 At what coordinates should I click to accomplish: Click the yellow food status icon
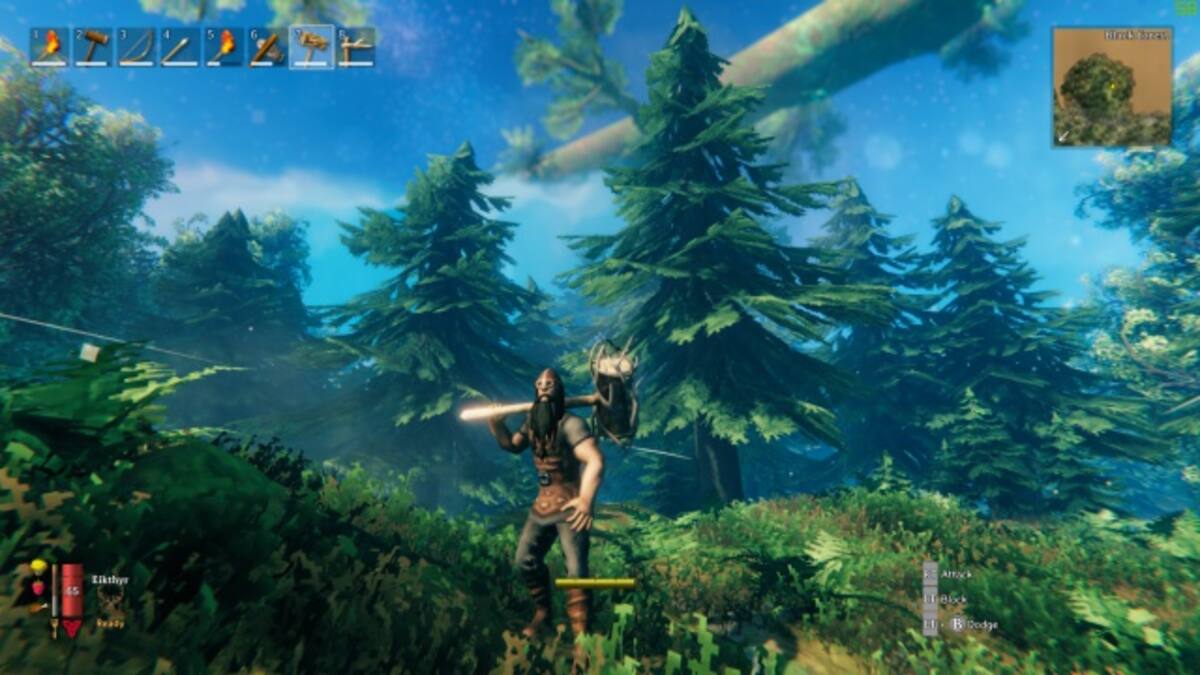(39, 568)
